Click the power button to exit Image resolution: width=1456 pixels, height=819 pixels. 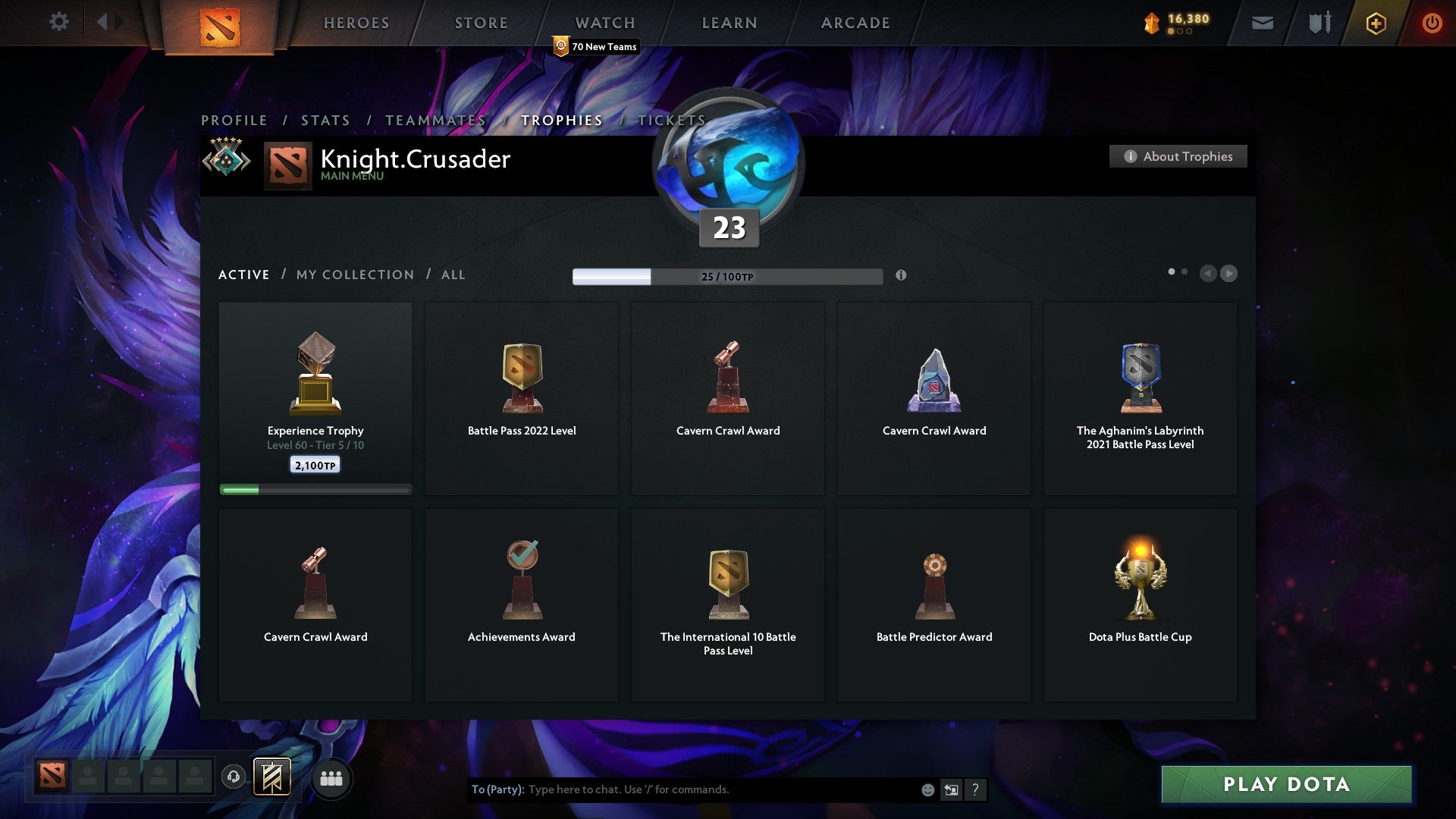1432,23
